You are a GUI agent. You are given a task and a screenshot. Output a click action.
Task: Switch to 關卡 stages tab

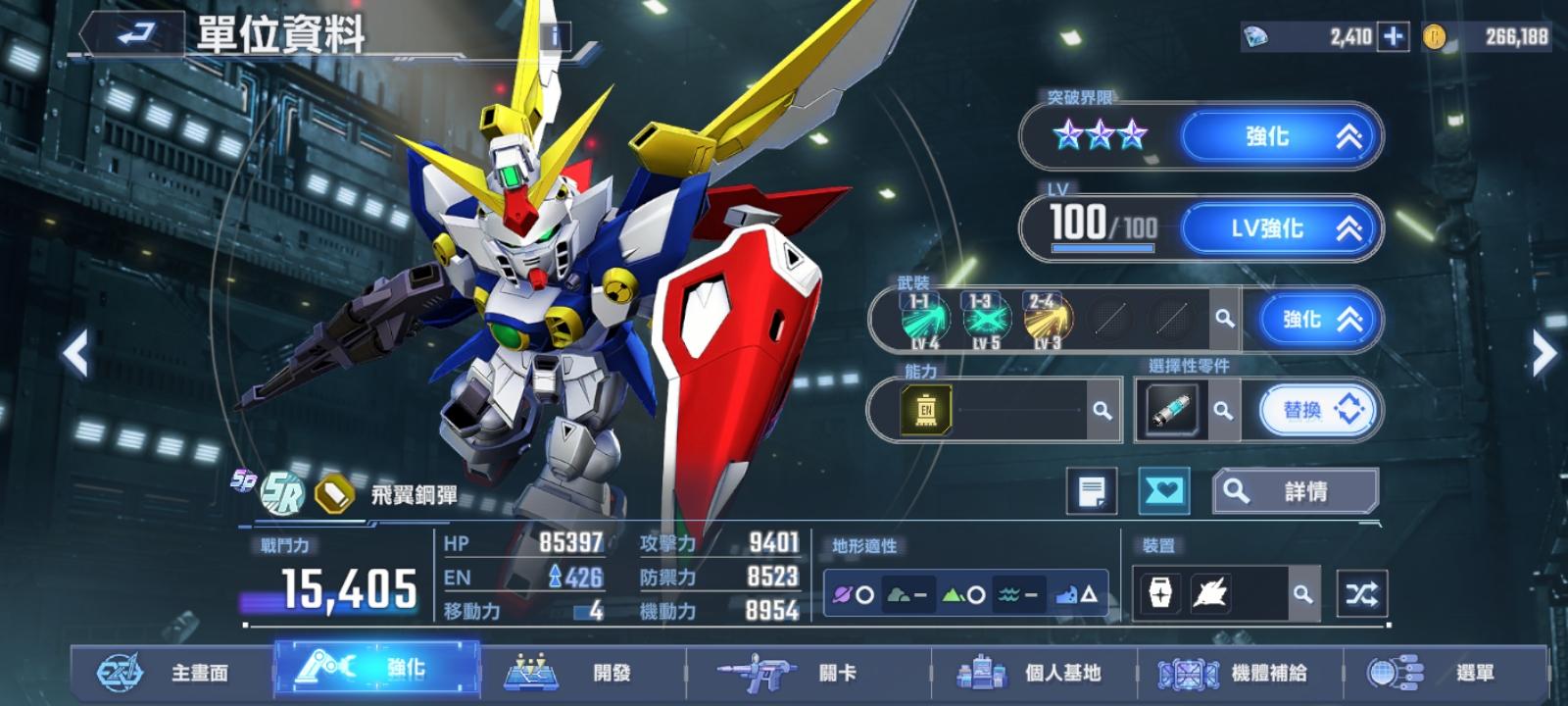pos(804,673)
